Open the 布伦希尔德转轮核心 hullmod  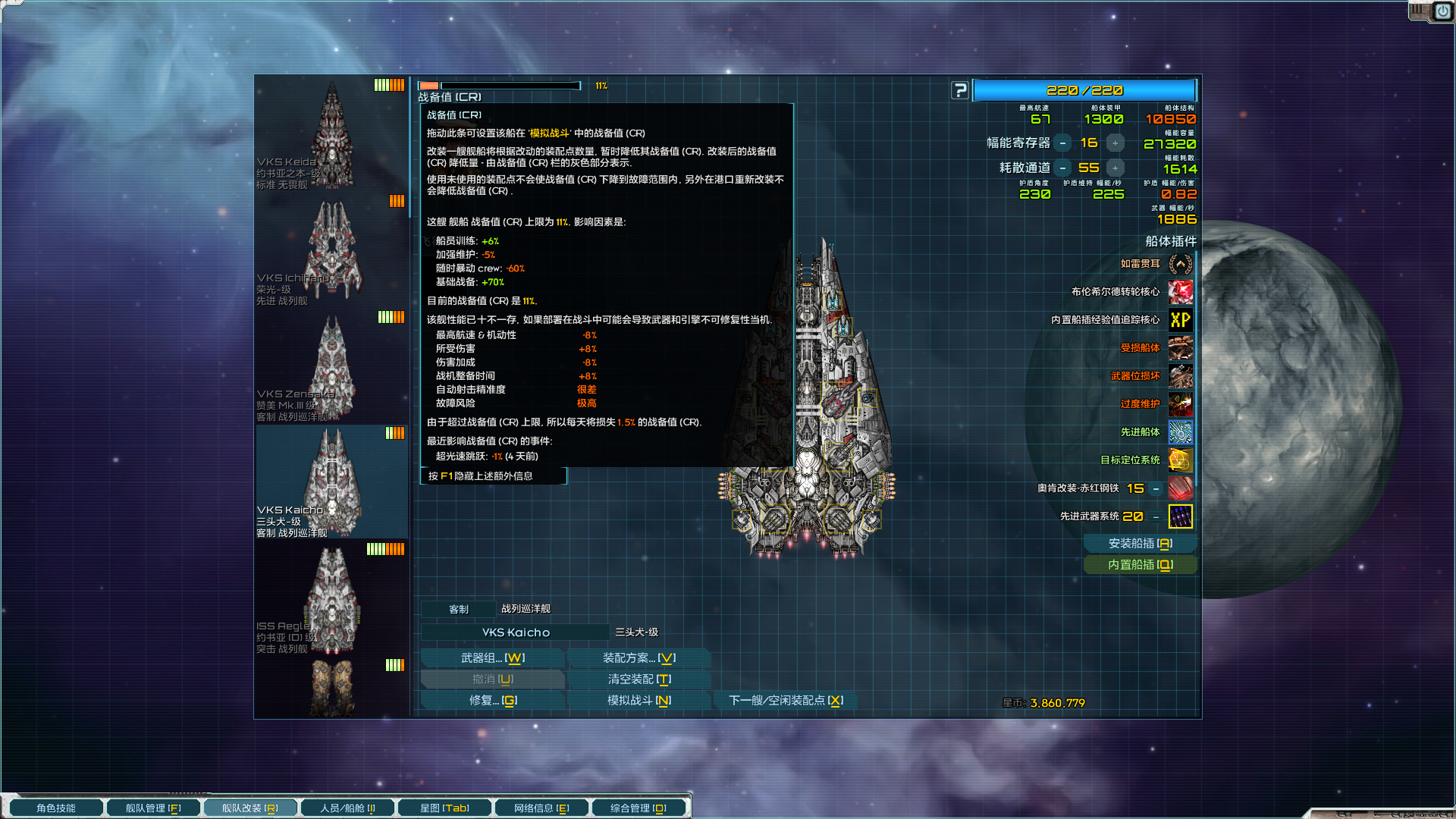(1181, 293)
